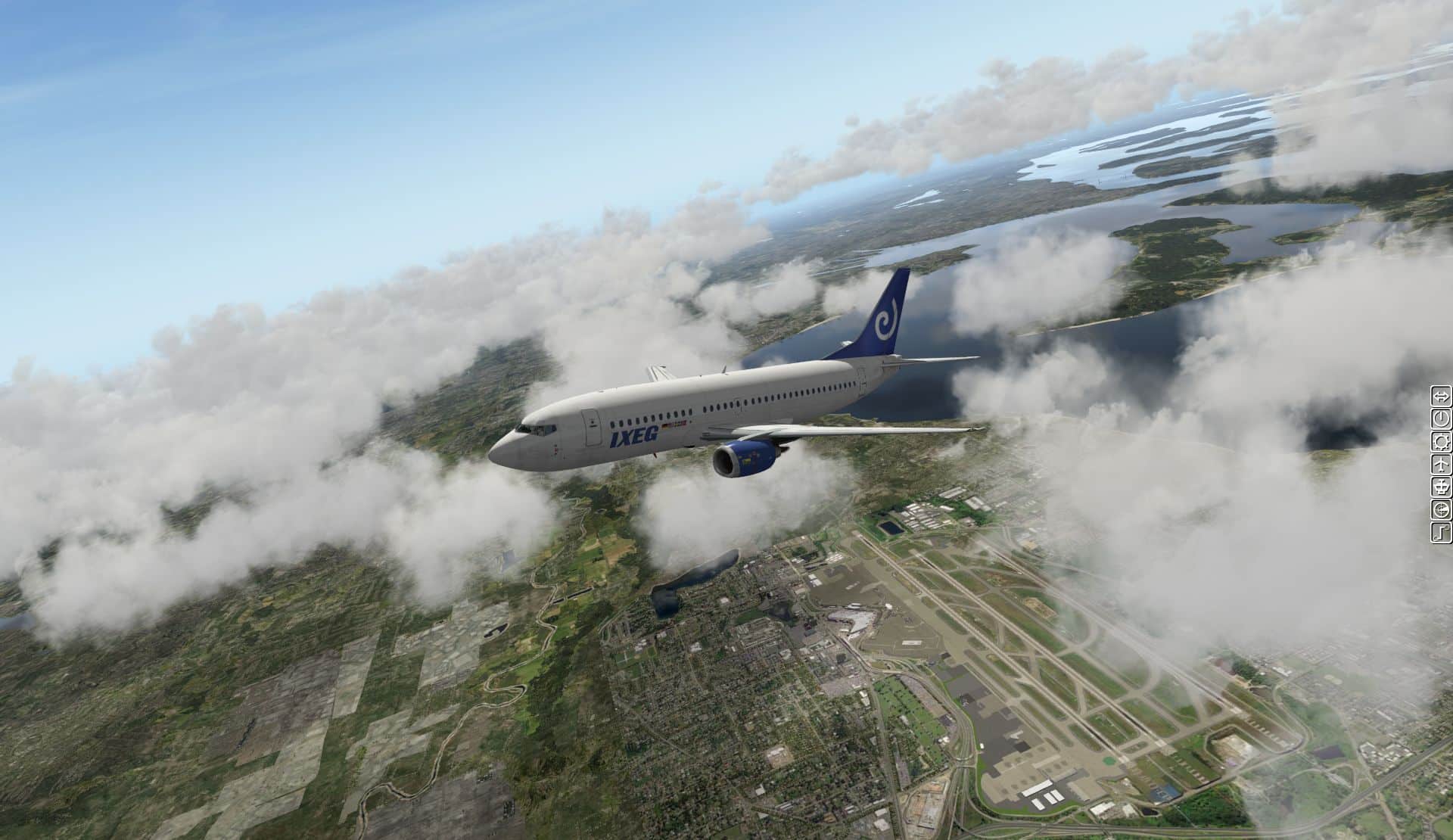Screen dimensions: 1453x840
Task: Click the ground-service vehicle icon
Action: (1441, 487)
